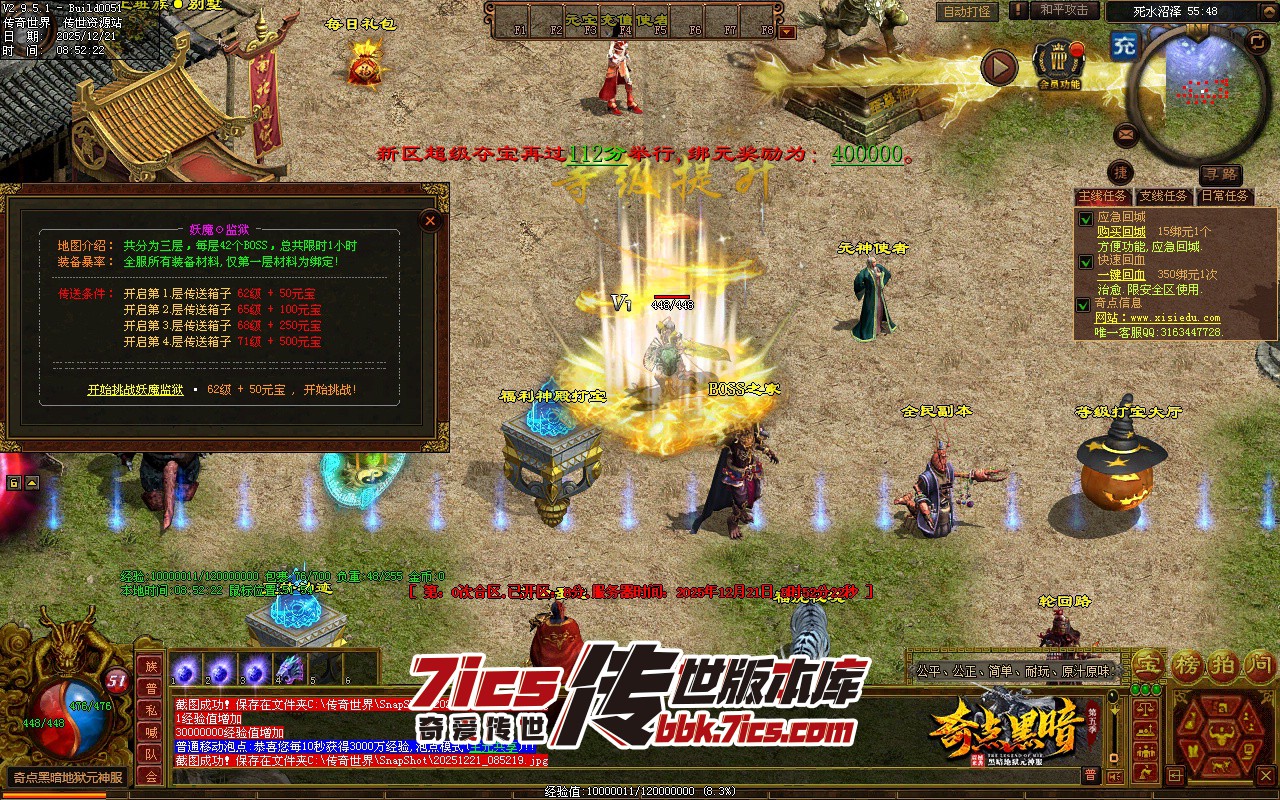Click the 开始挑战妖魔监狱 link
This screenshot has height=800, width=1280.
pos(135,390)
